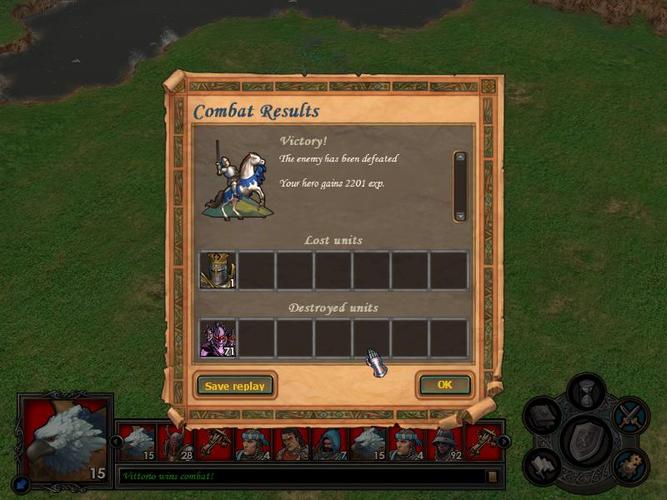This screenshot has width=667, height=500.
Task: Click the left arrow of the turn queue
Action: click(117, 442)
